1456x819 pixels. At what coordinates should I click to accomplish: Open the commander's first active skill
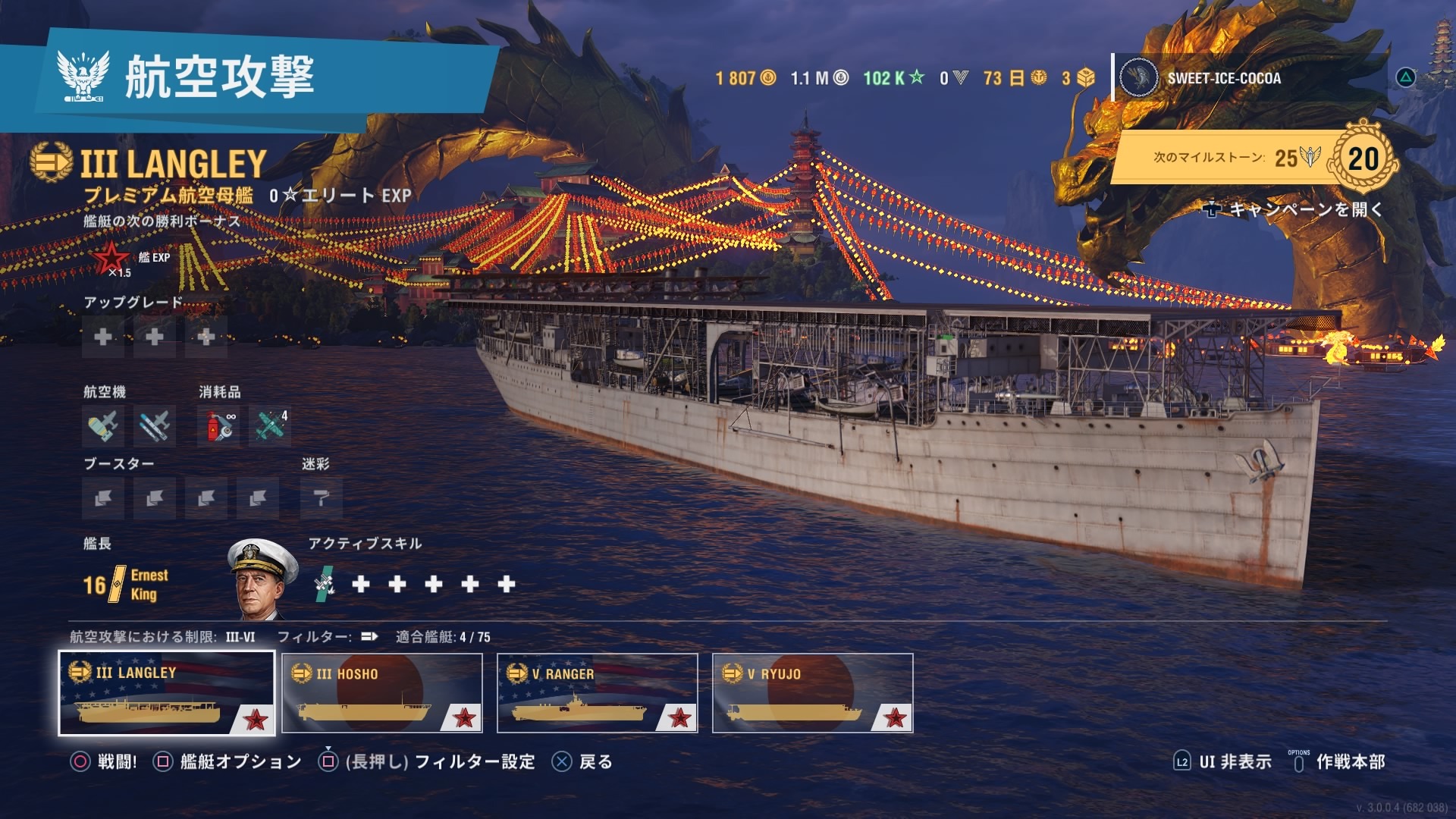(x=325, y=584)
